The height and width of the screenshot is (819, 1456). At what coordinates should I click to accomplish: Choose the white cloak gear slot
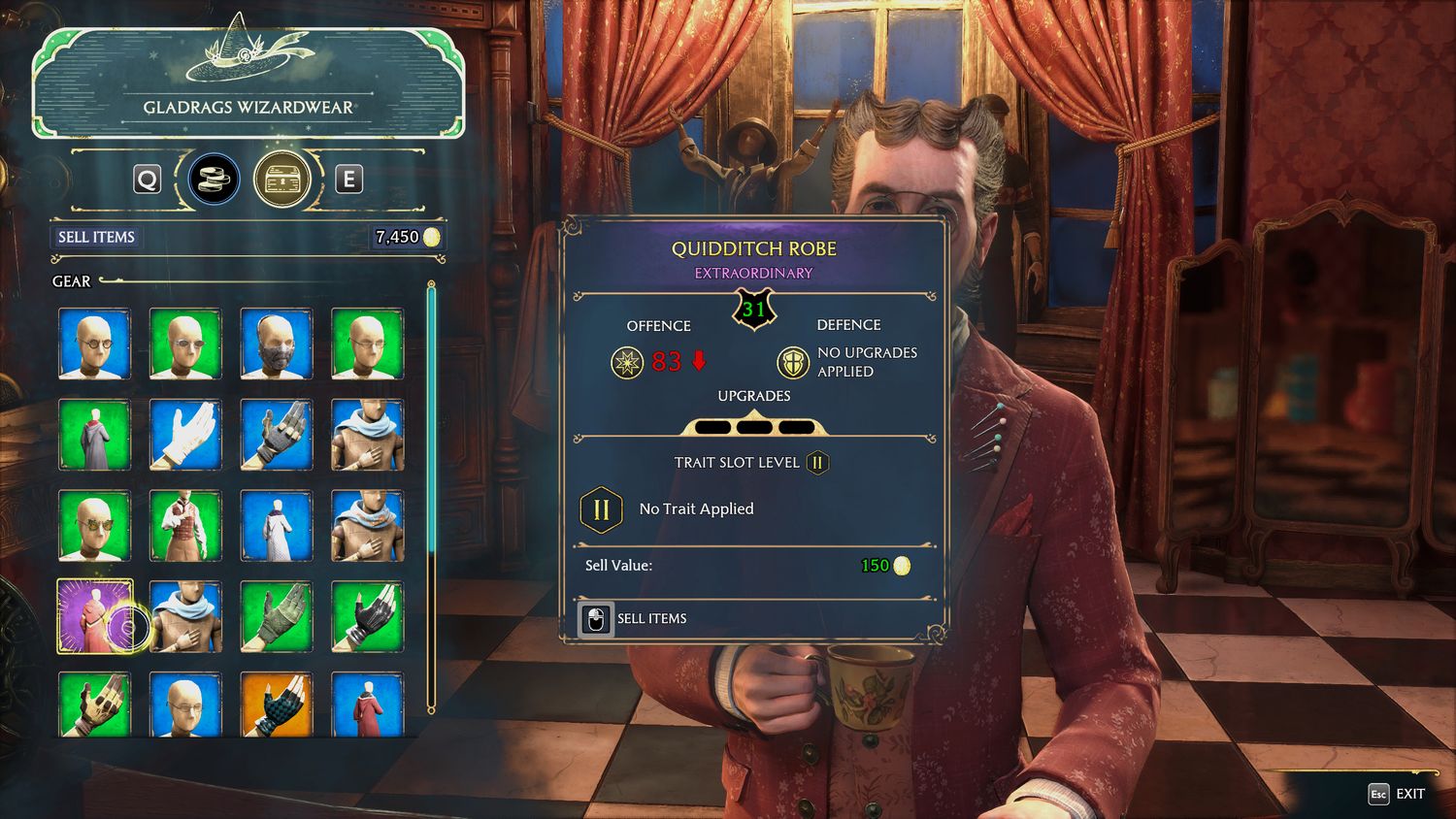[277, 525]
